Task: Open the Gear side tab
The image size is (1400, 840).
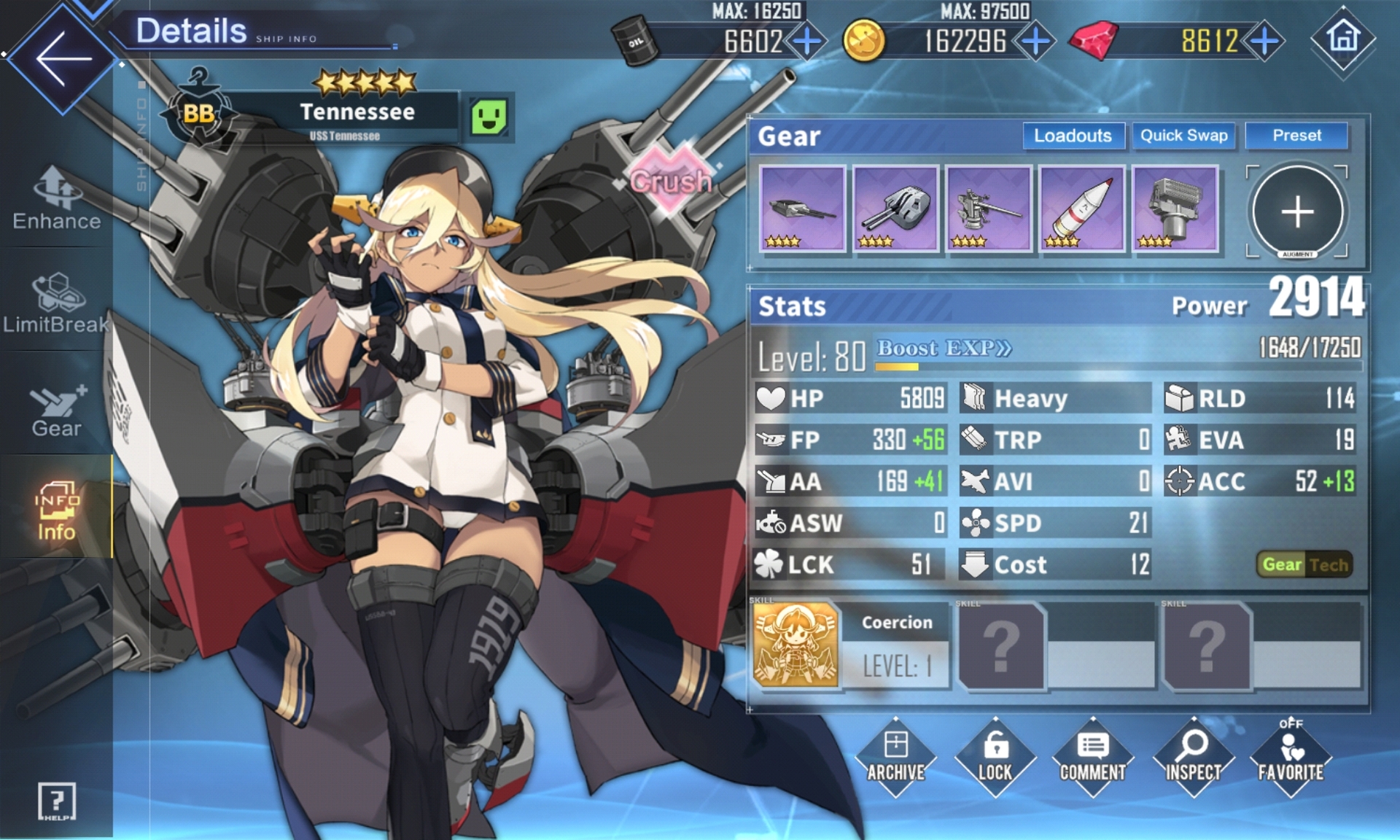Action: (x=57, y=410)
